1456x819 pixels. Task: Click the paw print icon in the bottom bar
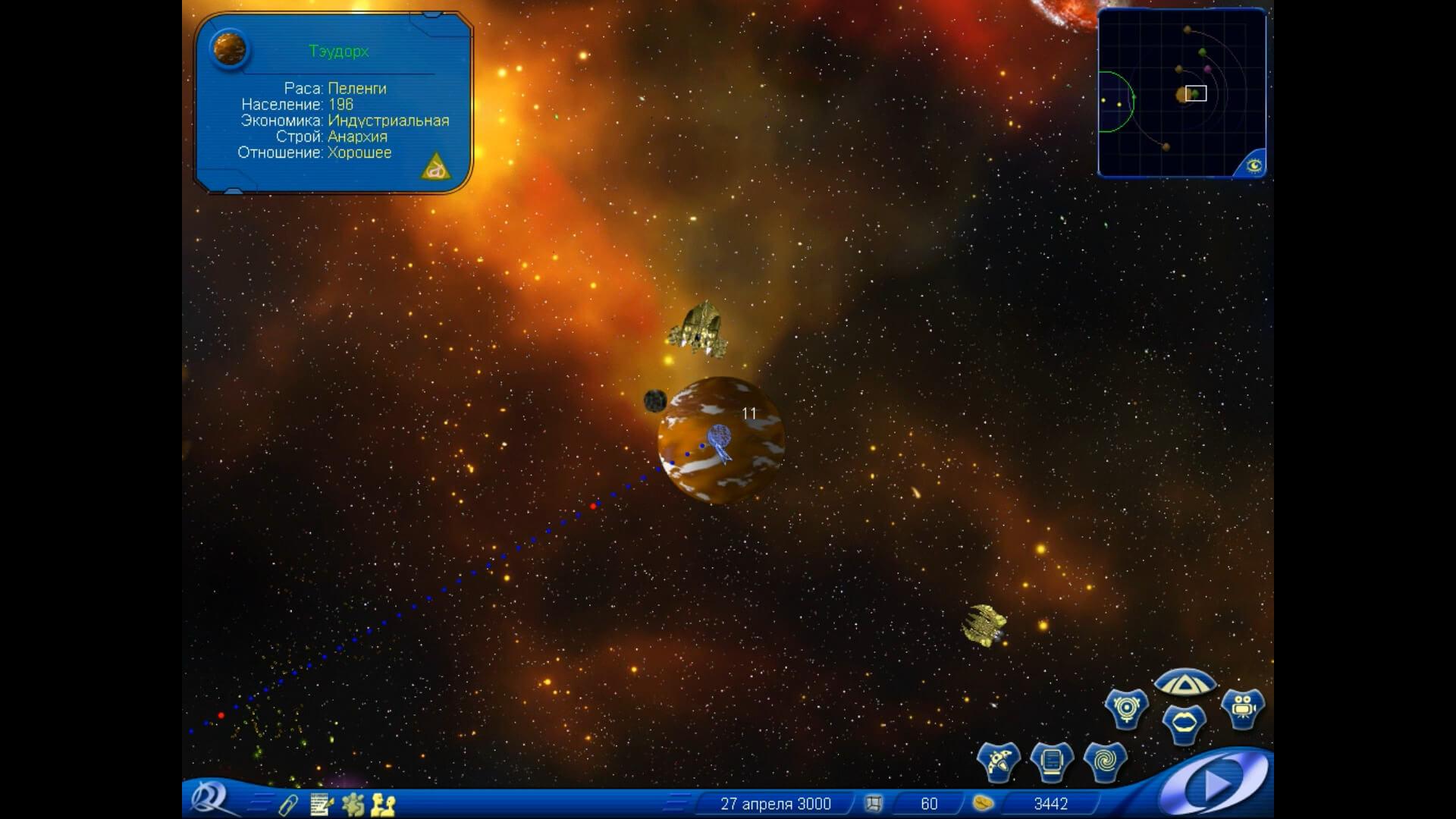pyautogui.click(x=353, y=804)
